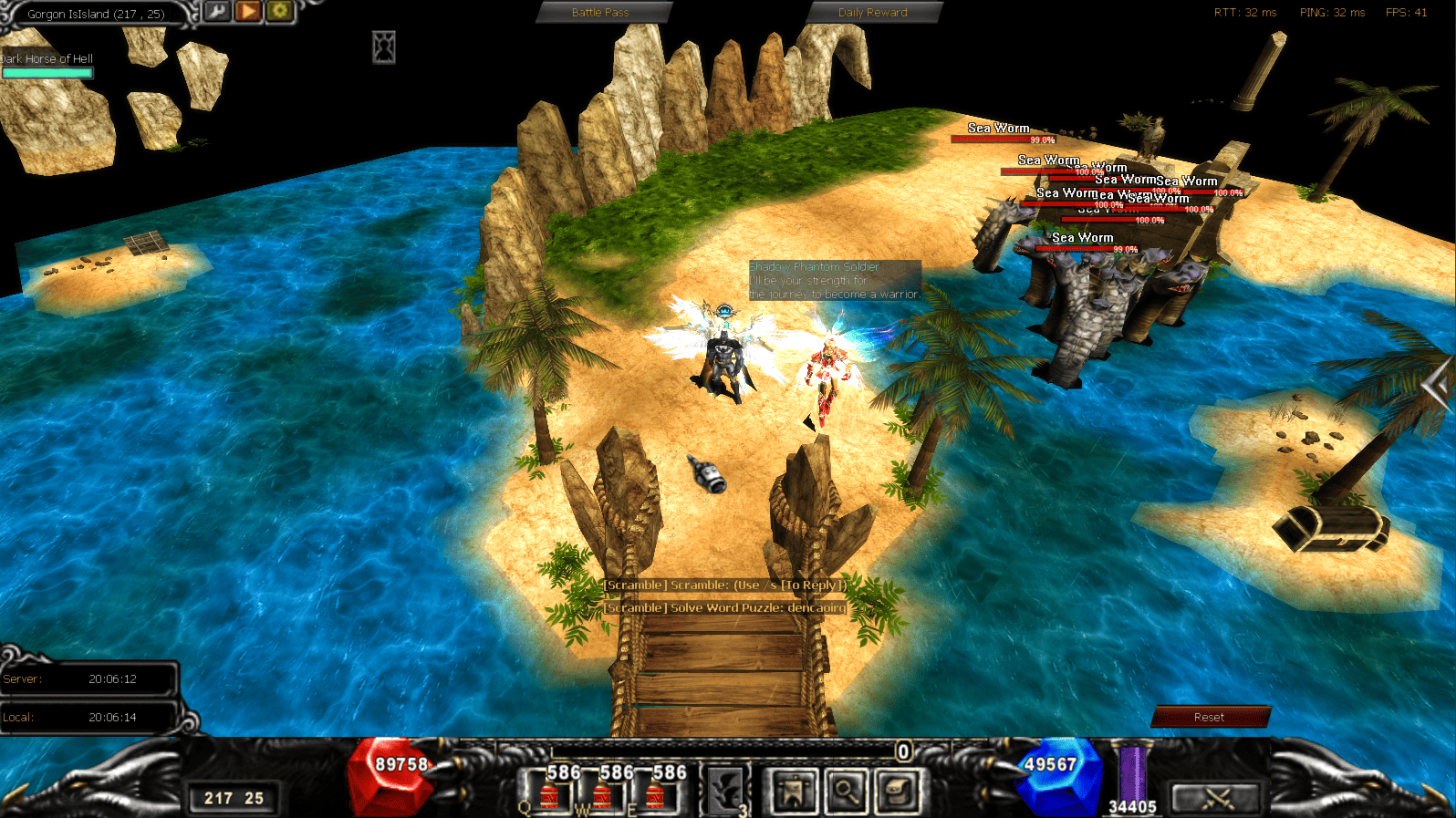Open the gear settings icon

(x=279, y=12)
